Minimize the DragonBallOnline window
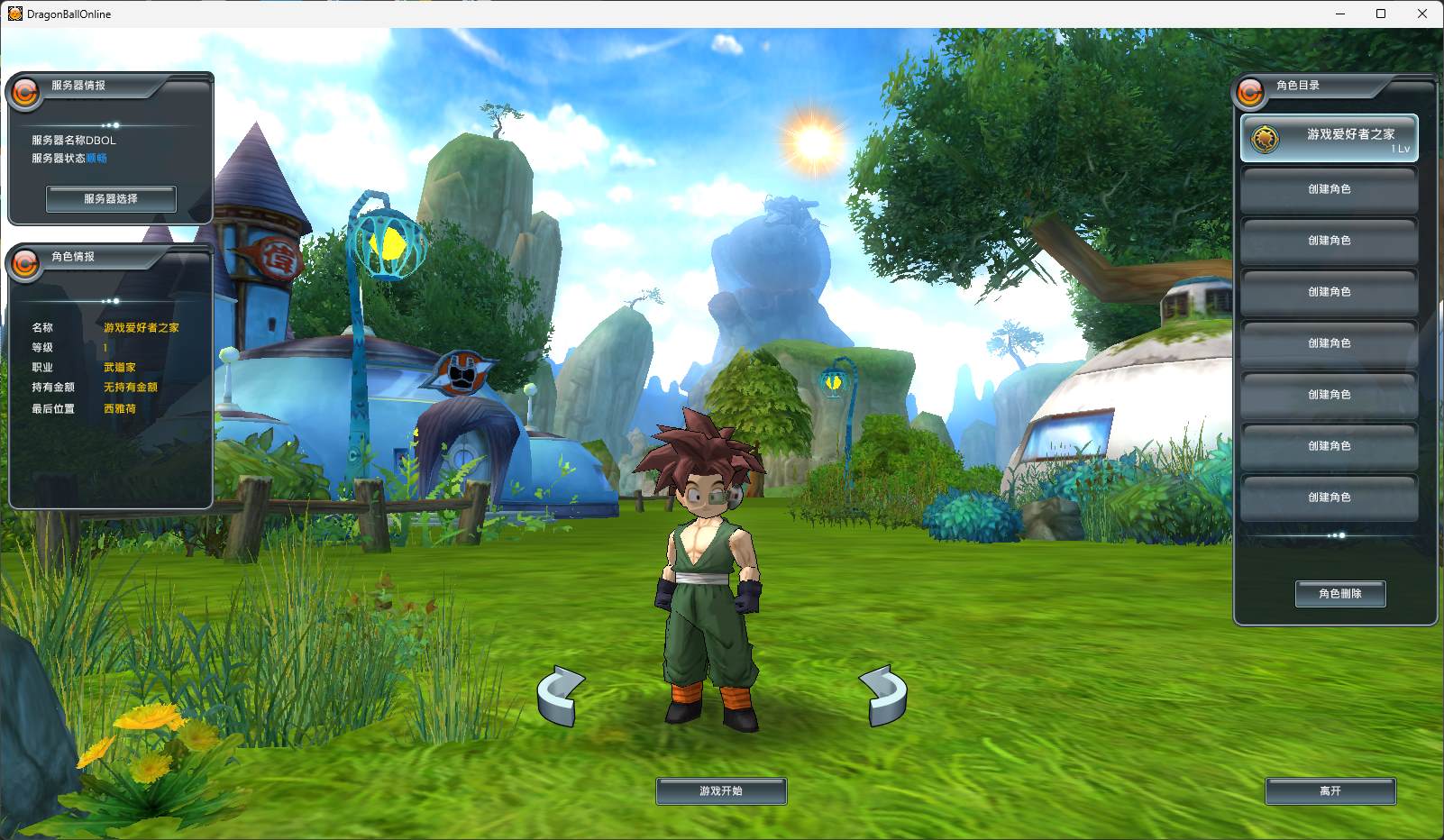The image size is (1444, 840). click(x=1339, y=14)
